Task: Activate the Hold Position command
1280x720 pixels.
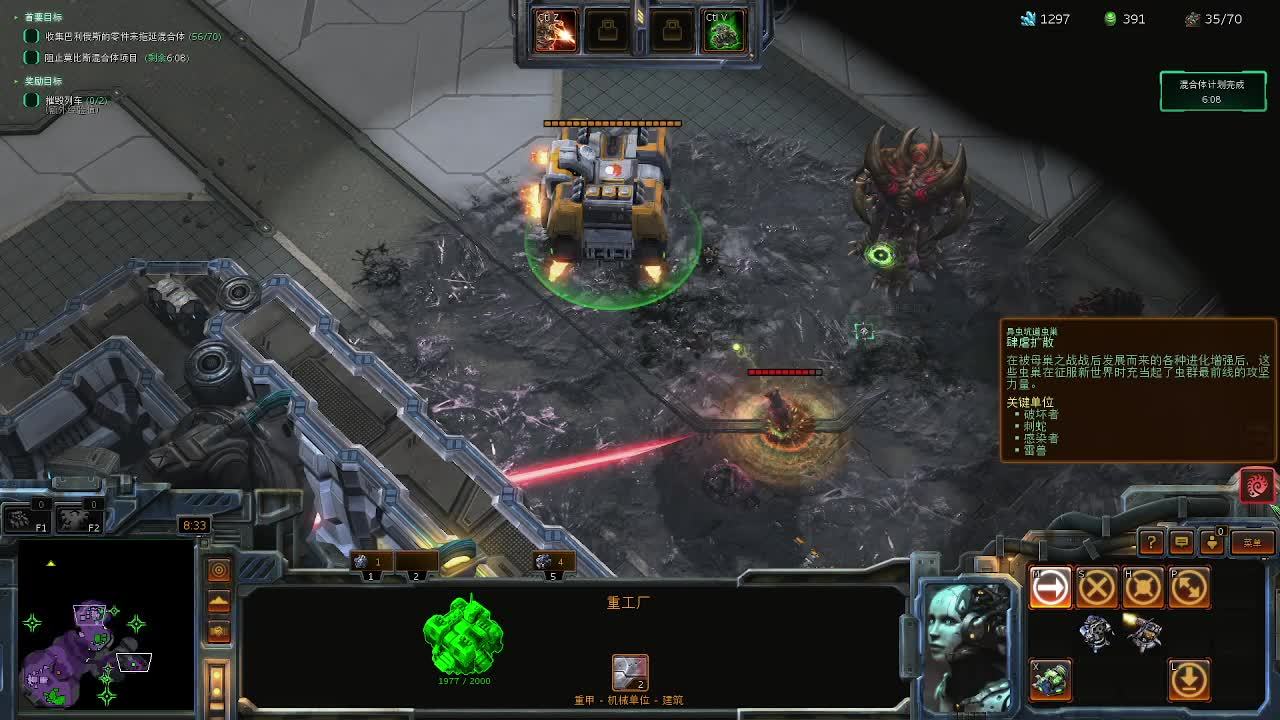Action: pos(1142,588)
